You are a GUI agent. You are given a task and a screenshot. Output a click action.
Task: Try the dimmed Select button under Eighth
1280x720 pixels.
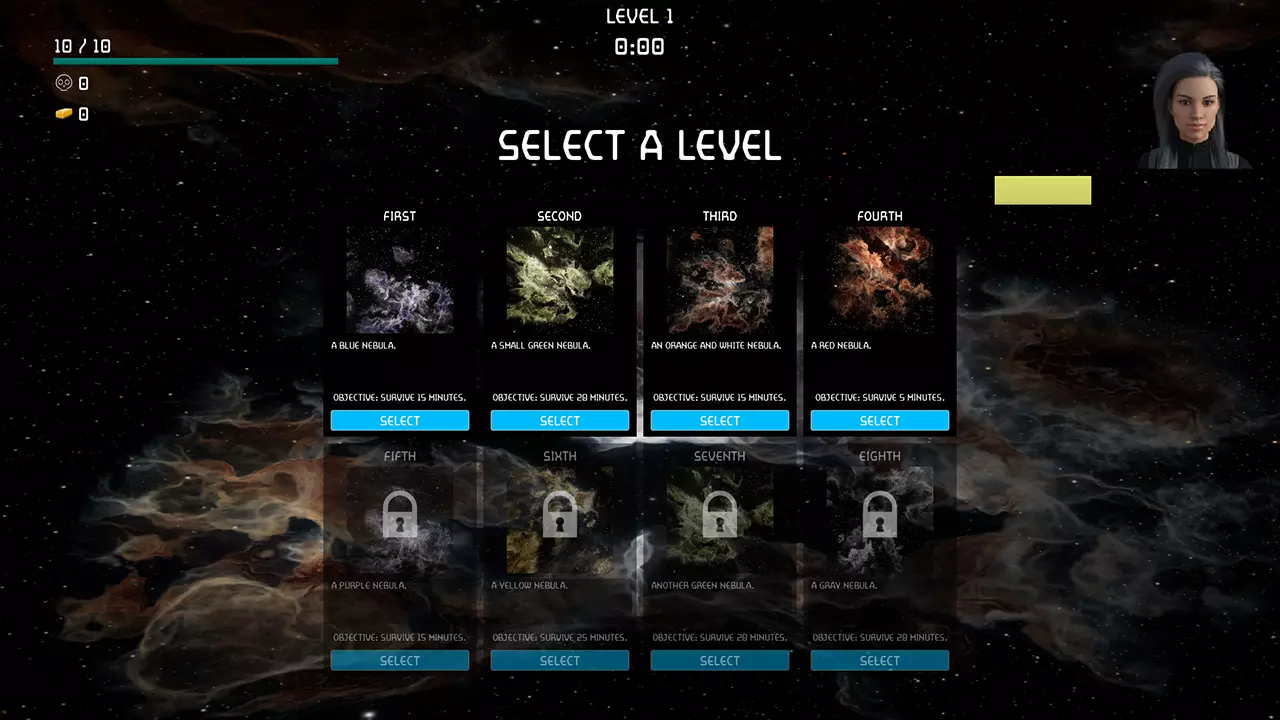[x=880, y=660]
